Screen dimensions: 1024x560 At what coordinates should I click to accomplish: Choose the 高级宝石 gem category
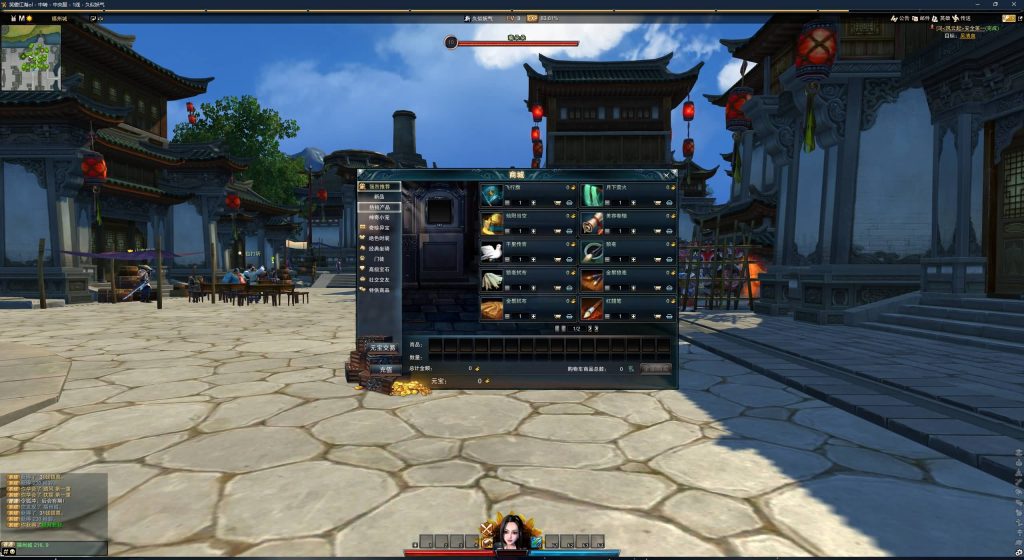pos(381,269)
